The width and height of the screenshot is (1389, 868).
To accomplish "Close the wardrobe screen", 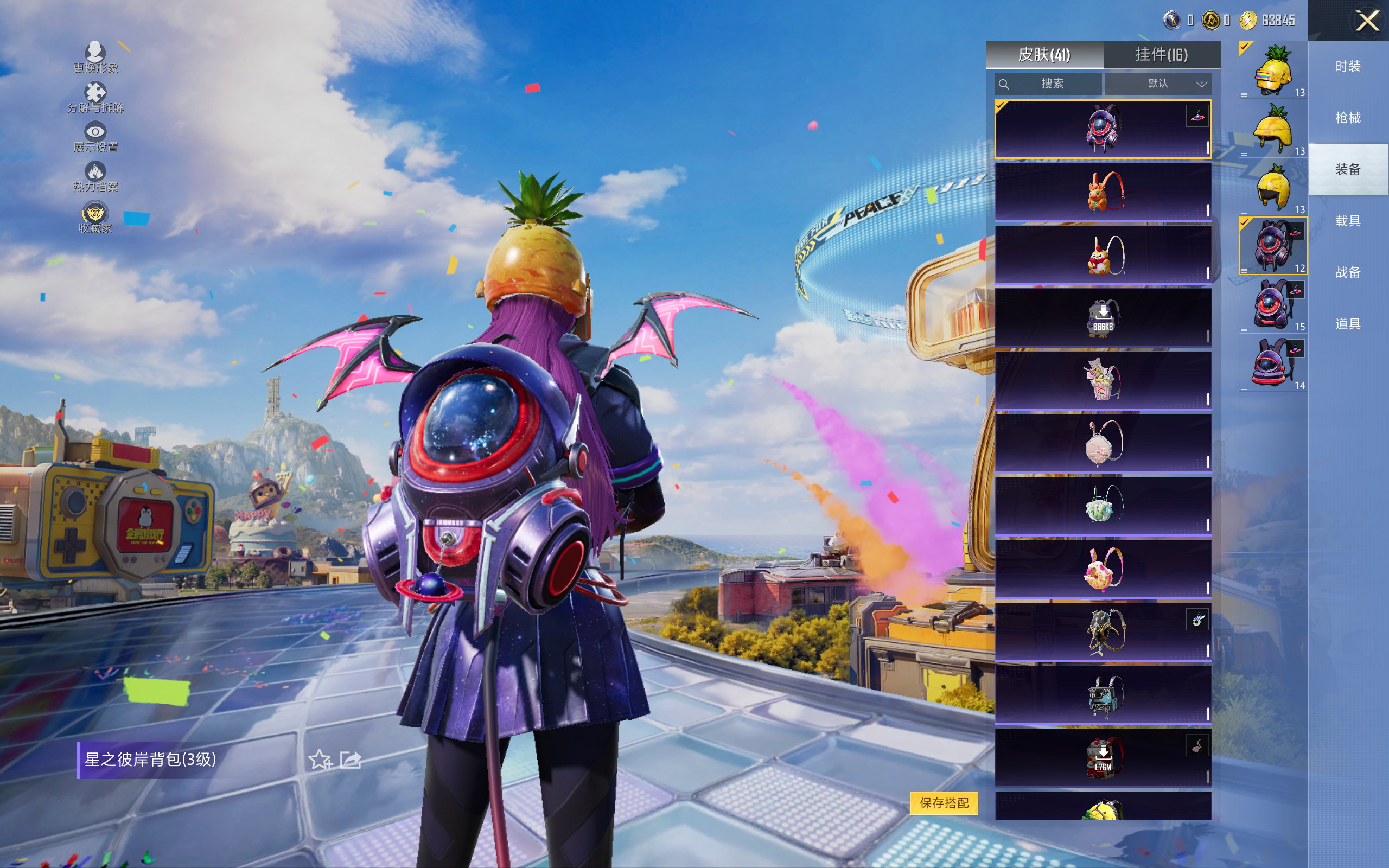I will [x=1367, y=21].
